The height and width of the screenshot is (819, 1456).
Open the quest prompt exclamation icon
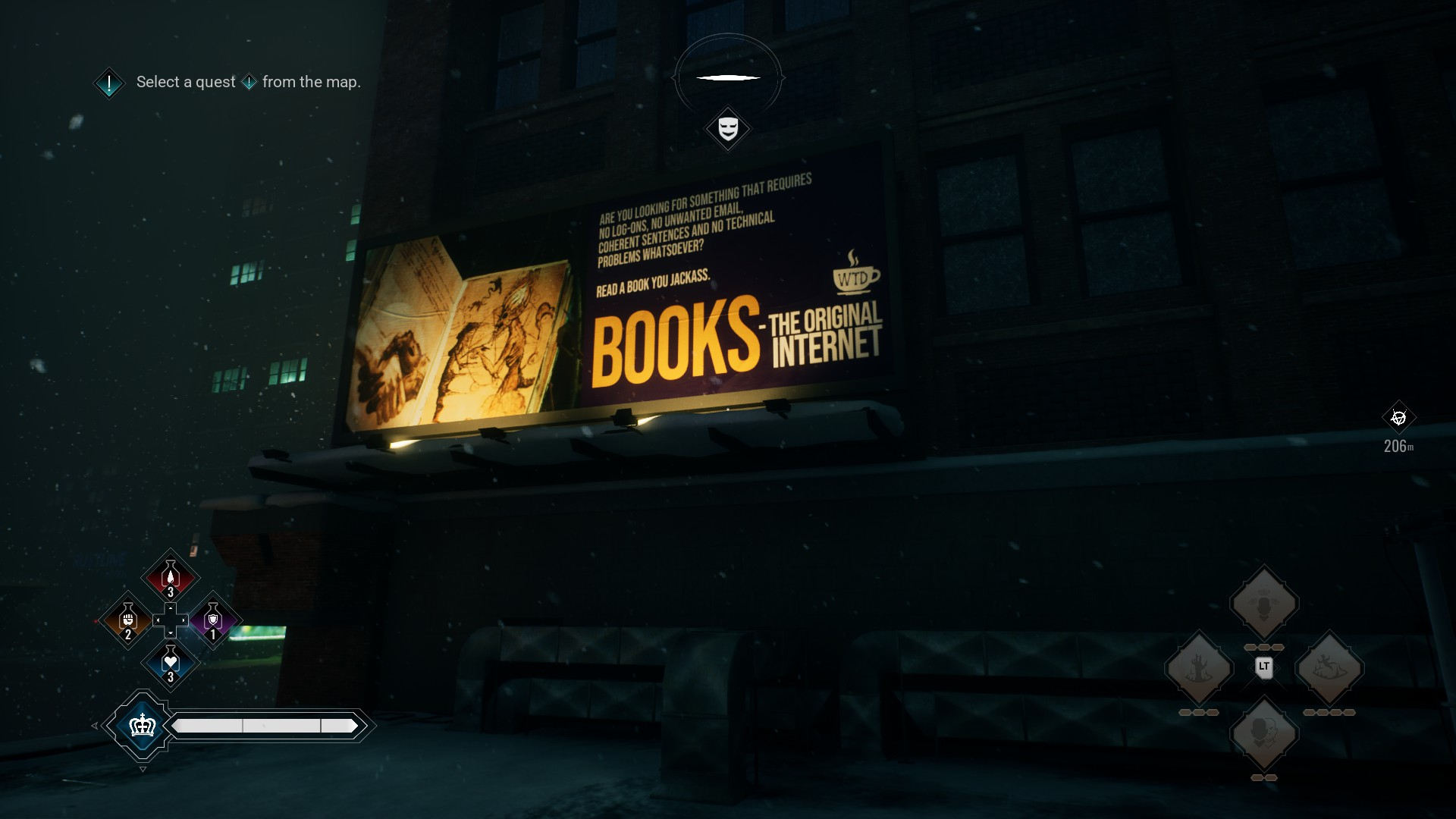(x=109, y=83)
